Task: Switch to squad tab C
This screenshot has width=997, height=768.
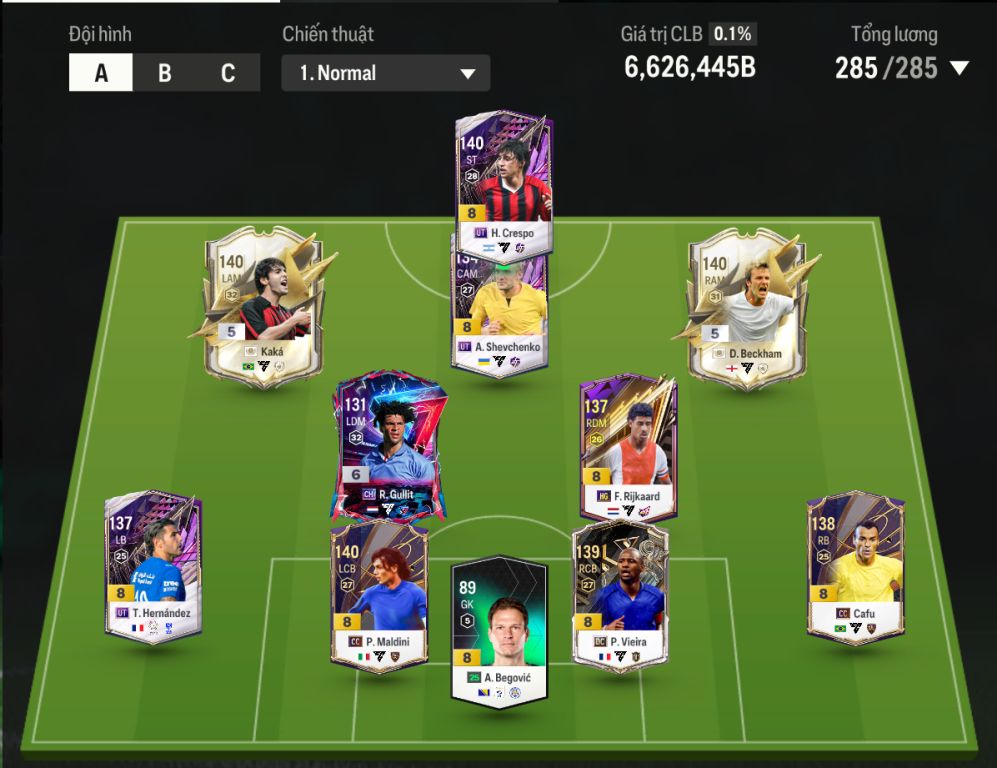Action: pyautogui.click(x=228, y=73)
